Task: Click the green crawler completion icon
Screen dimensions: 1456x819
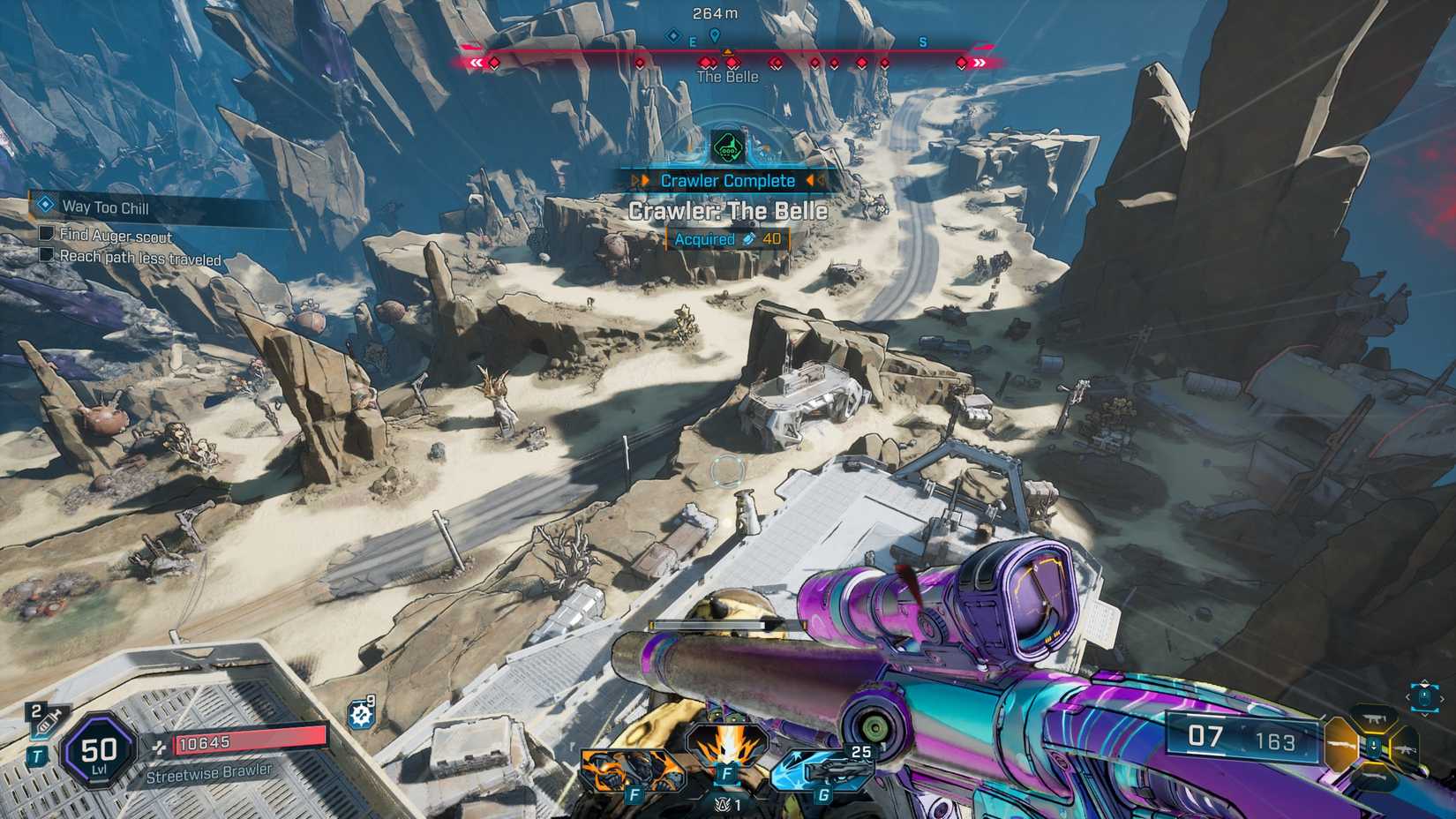Action: pyautogui.click(x=727, y=147)
